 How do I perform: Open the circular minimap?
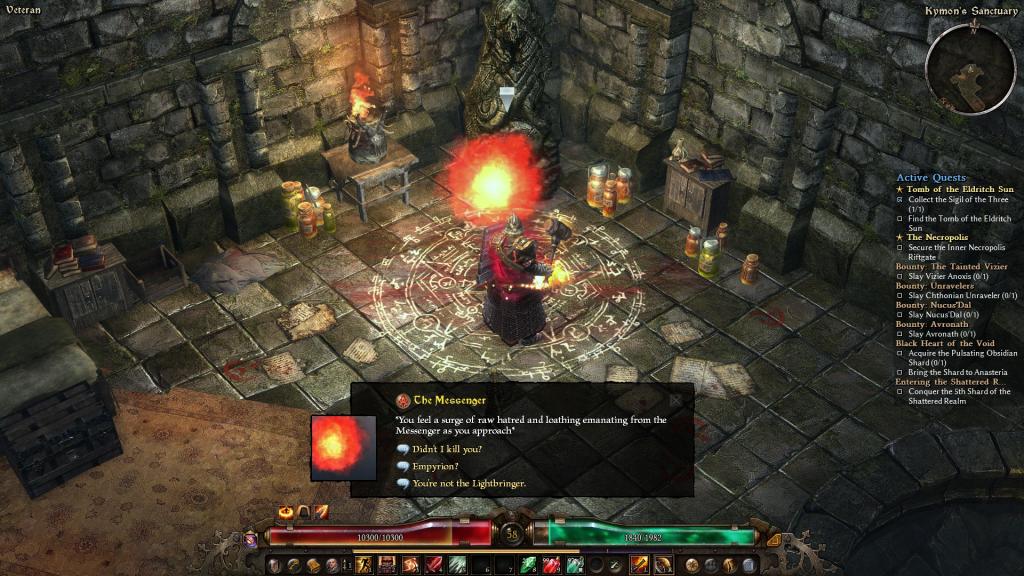point(969,67)
